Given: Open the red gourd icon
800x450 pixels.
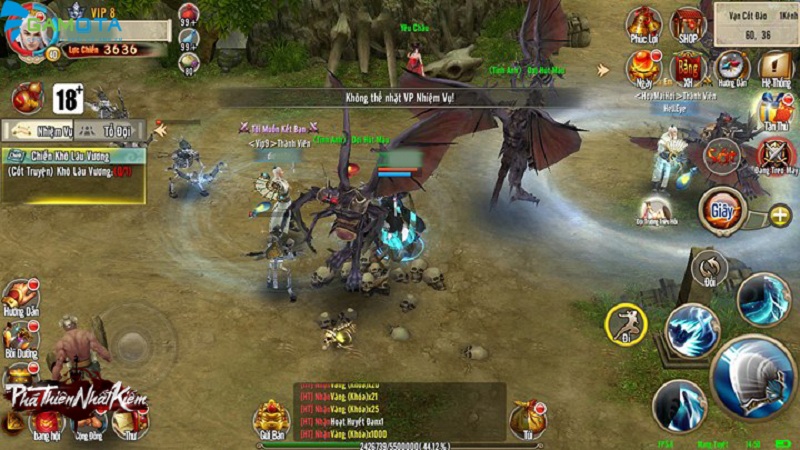Looking at the screenshot, I should [x=27, y=97].
